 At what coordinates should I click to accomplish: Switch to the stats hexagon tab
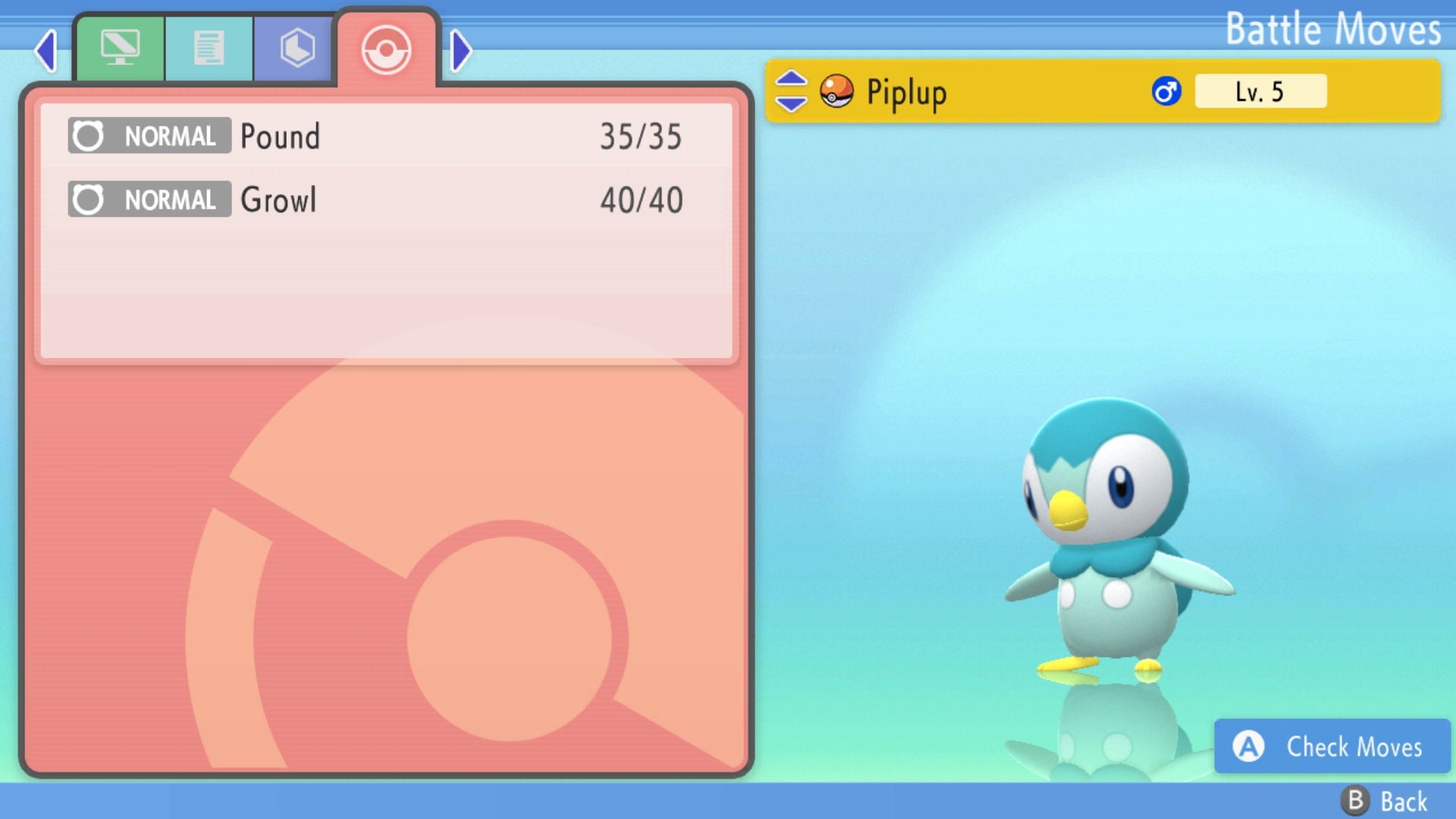296,47
